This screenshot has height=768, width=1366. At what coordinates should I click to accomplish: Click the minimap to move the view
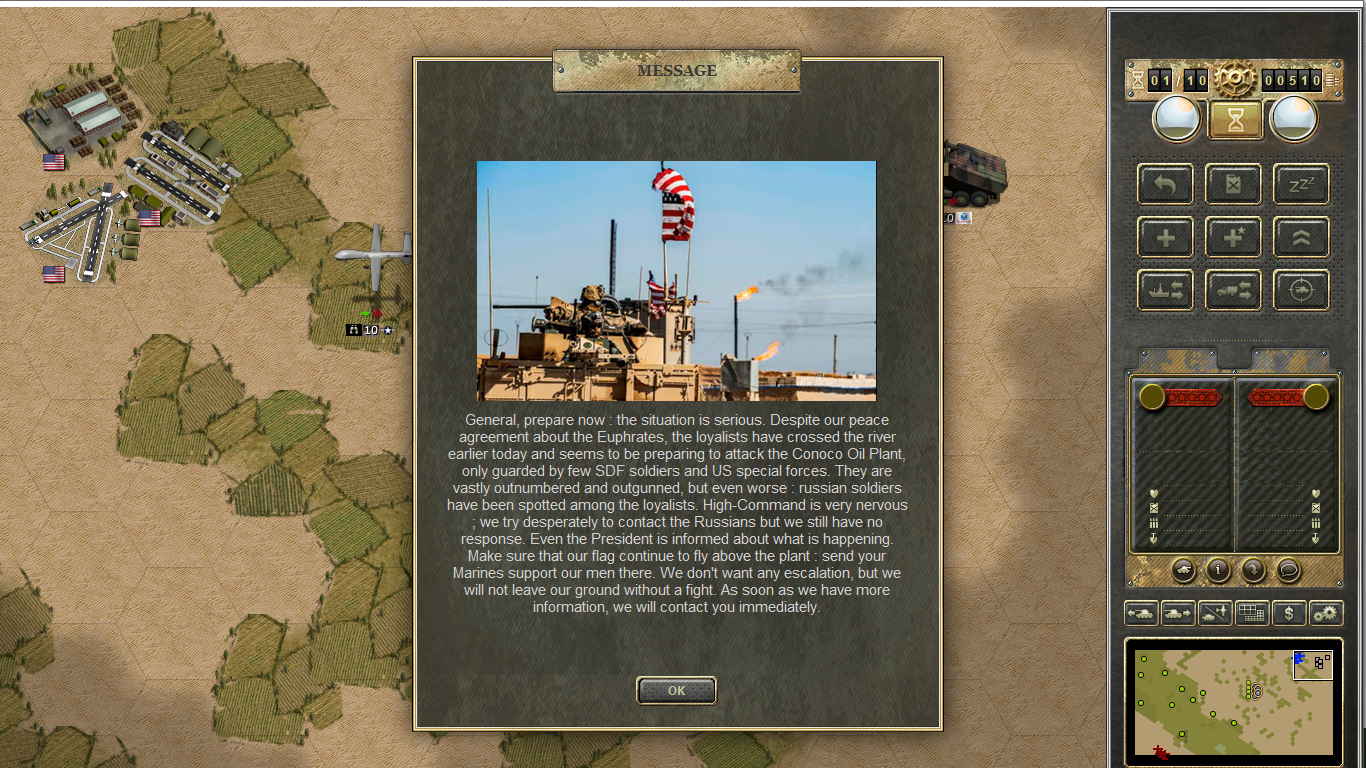[1233, 702]
